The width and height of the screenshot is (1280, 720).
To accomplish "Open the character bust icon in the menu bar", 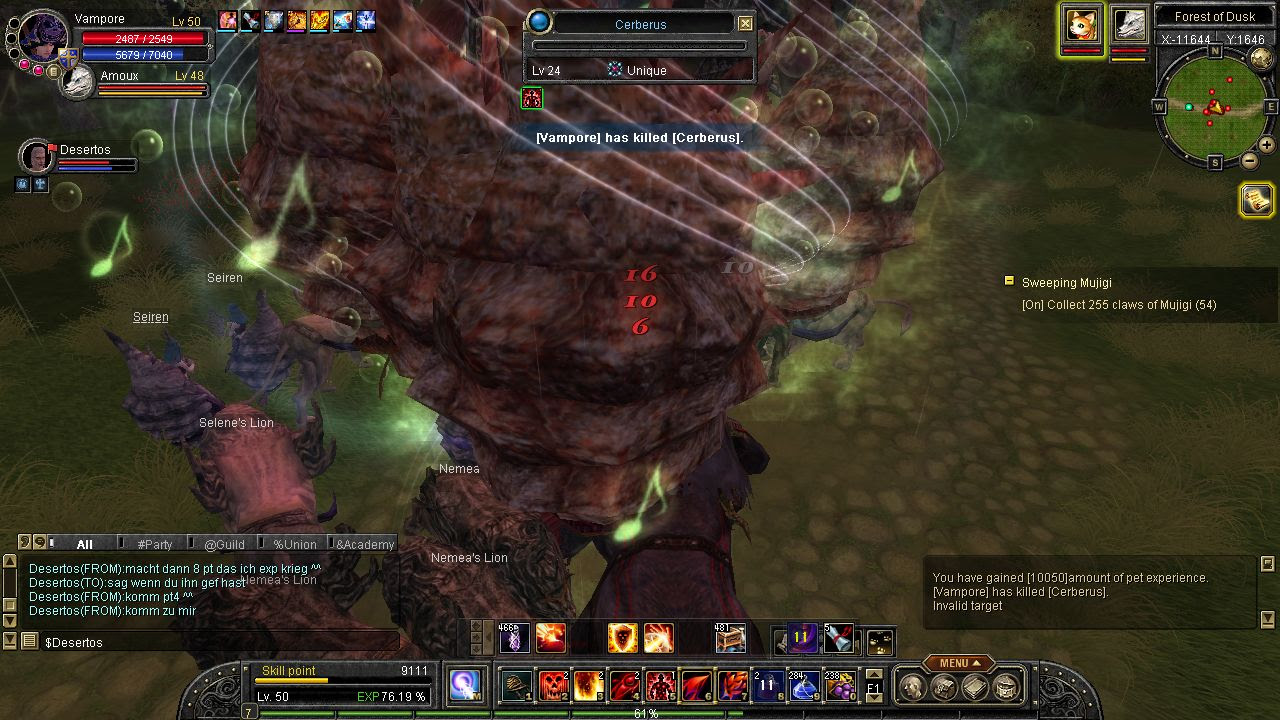I will click(x=912, y=687).
